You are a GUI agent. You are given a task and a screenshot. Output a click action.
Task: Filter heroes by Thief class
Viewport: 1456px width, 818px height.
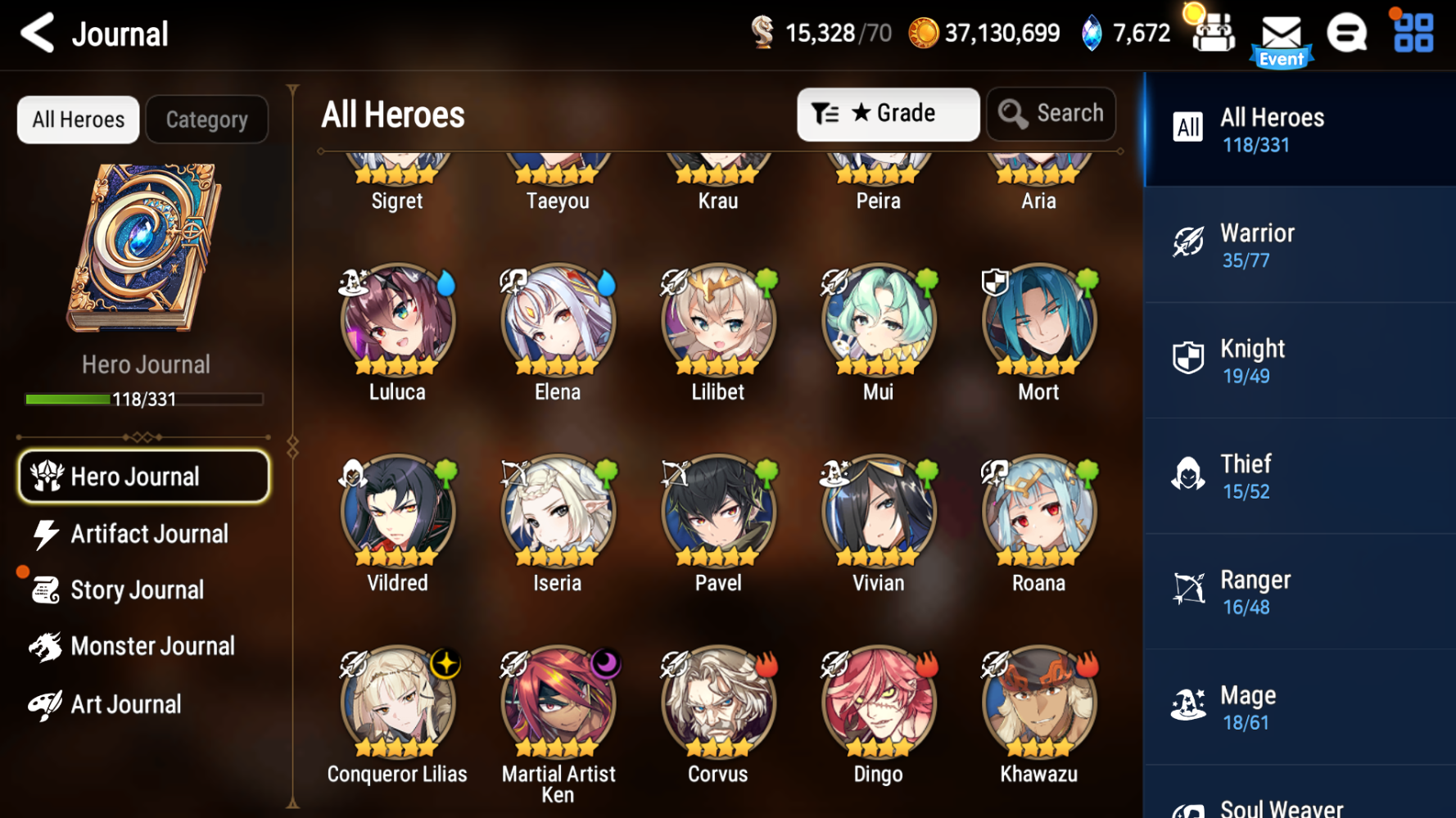pyautogui.click(x=1300, y=476)
